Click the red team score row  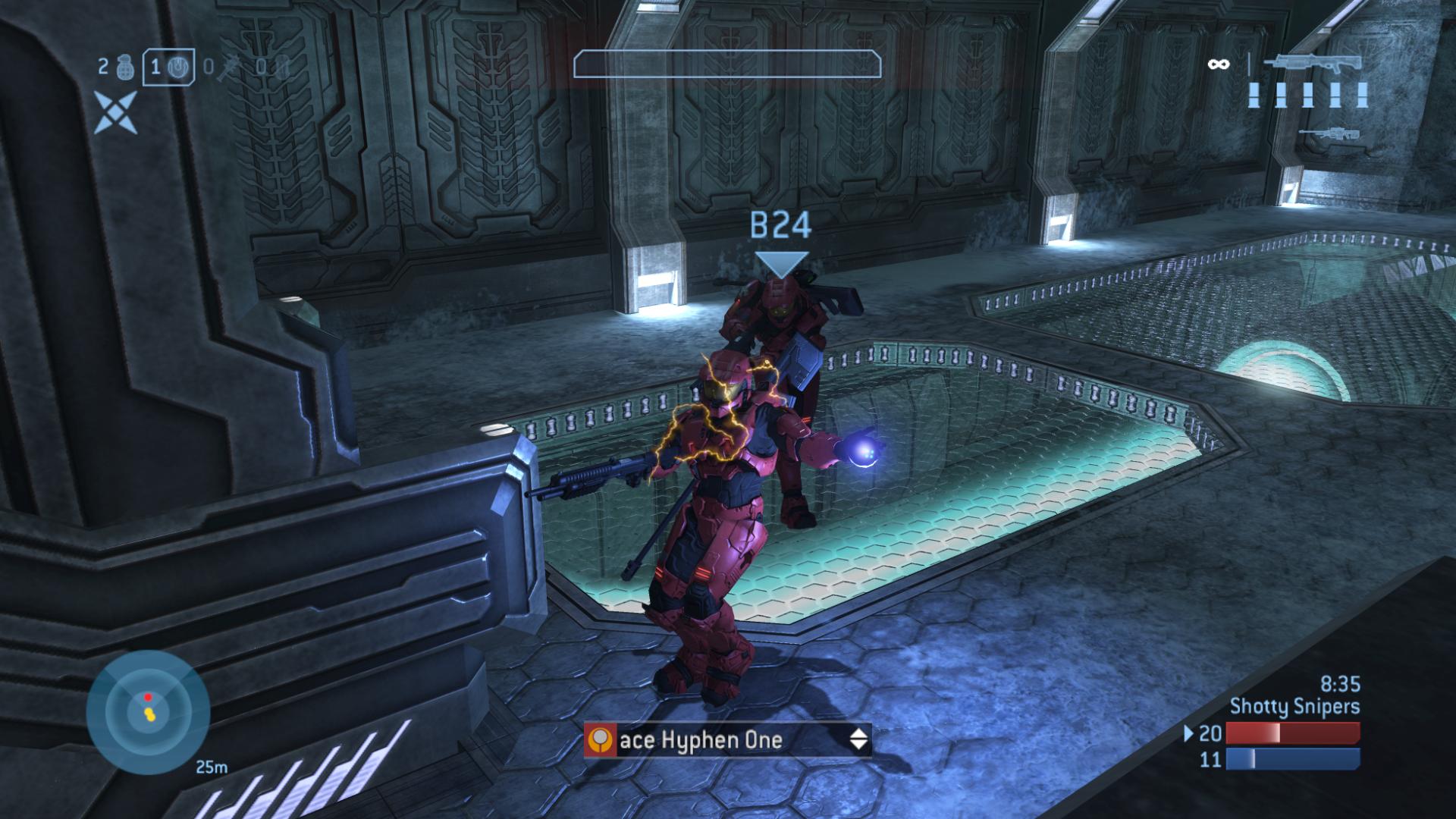click(x=1275, y=733)
